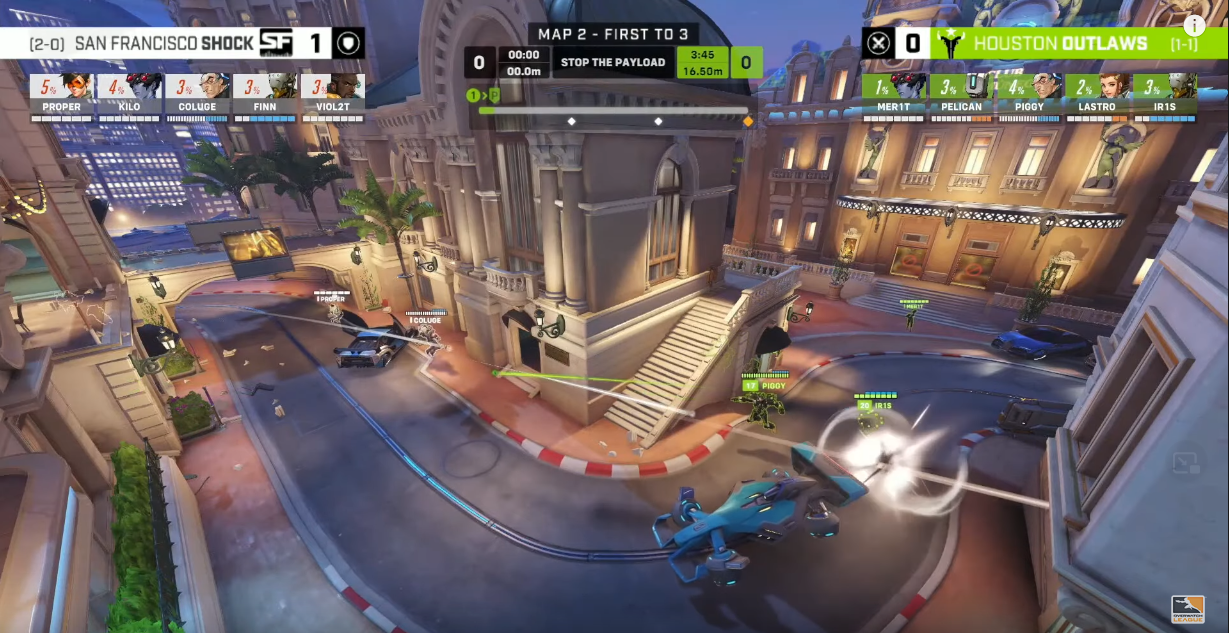Open the video info circle icon

pos(1194,26)
